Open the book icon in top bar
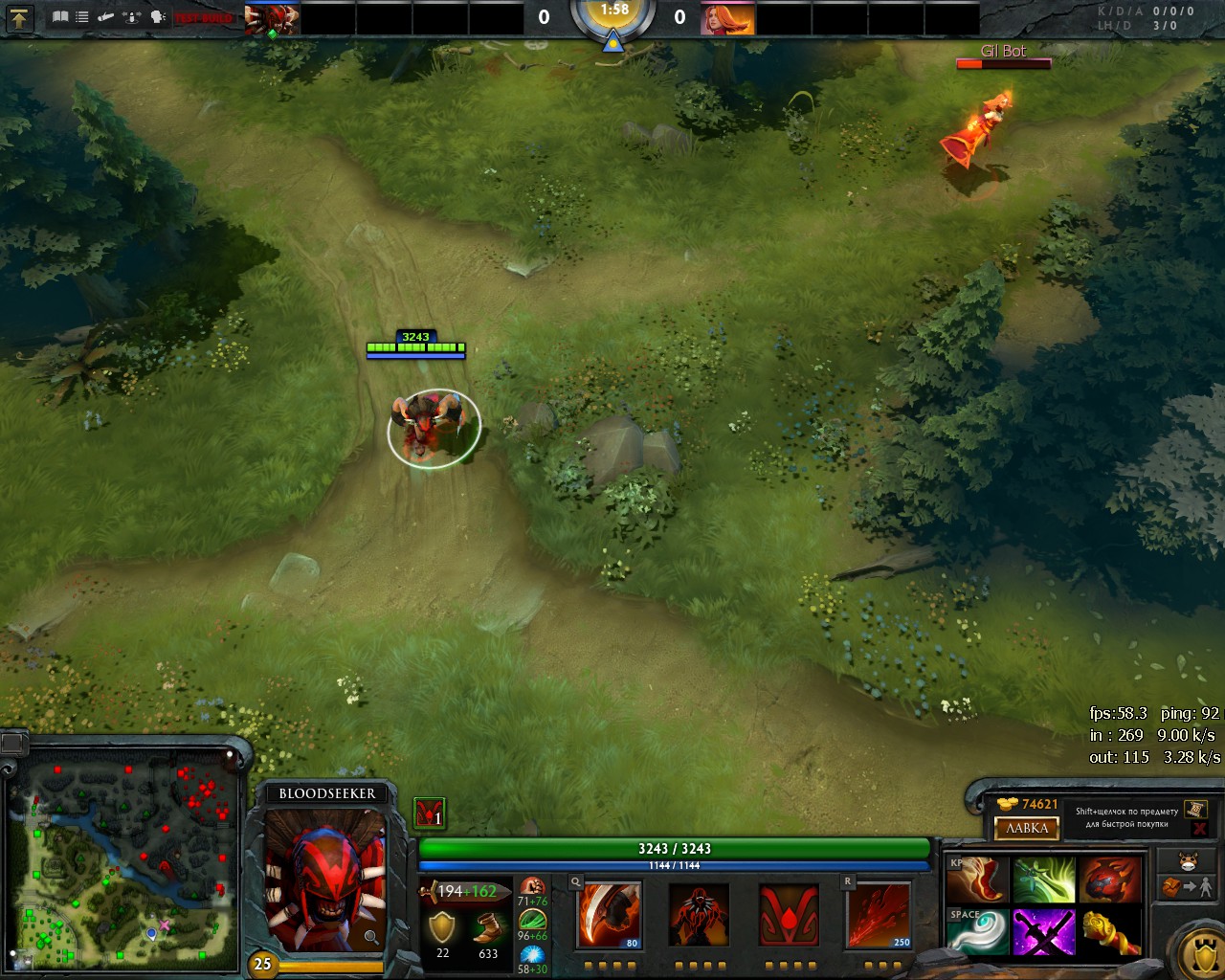This screenshot has width=1225, height=980. click(60, 16)
